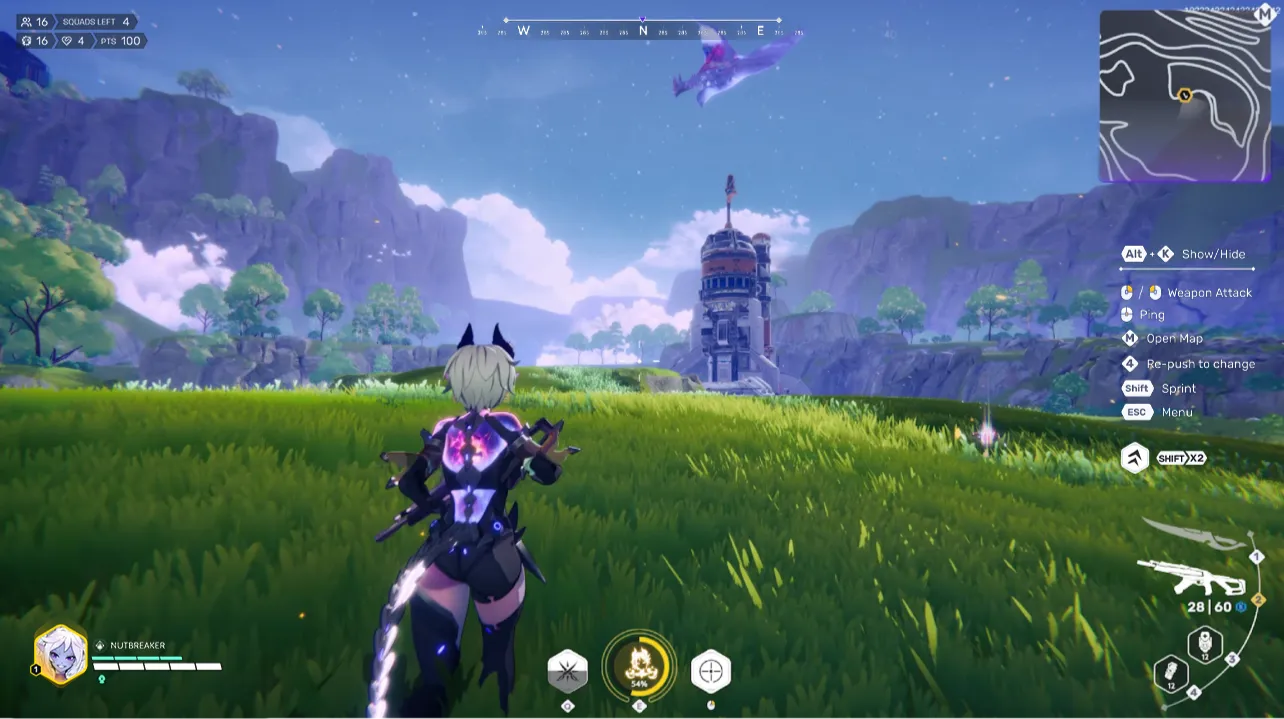Viewport: 1284px width, 719px height.
Task: Click the Nutbreaker character portrait
Action: pos(60,654)
